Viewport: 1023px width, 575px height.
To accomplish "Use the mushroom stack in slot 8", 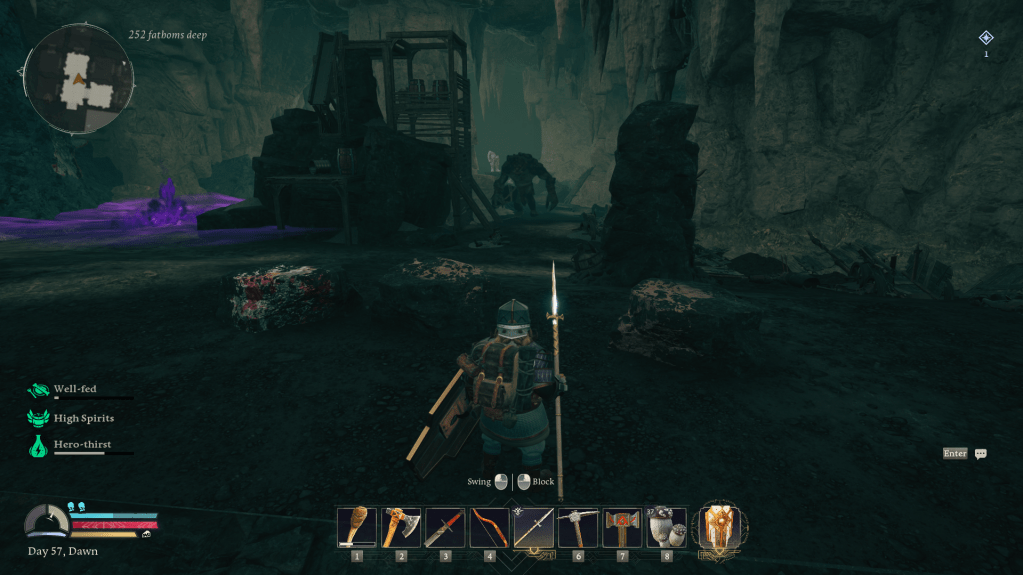I will (666, 527).
